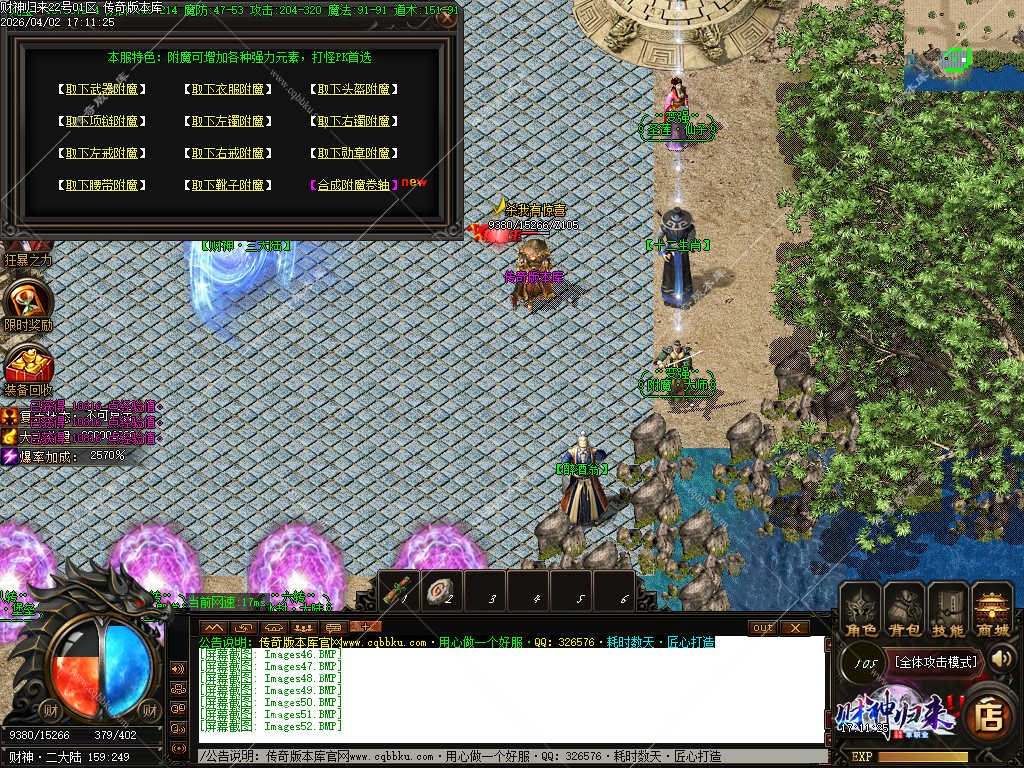Screen dimensions: 1024x768
Task: Select 取下左戒附魔 option
Action: pyautogui.click(x=101, y=153)
